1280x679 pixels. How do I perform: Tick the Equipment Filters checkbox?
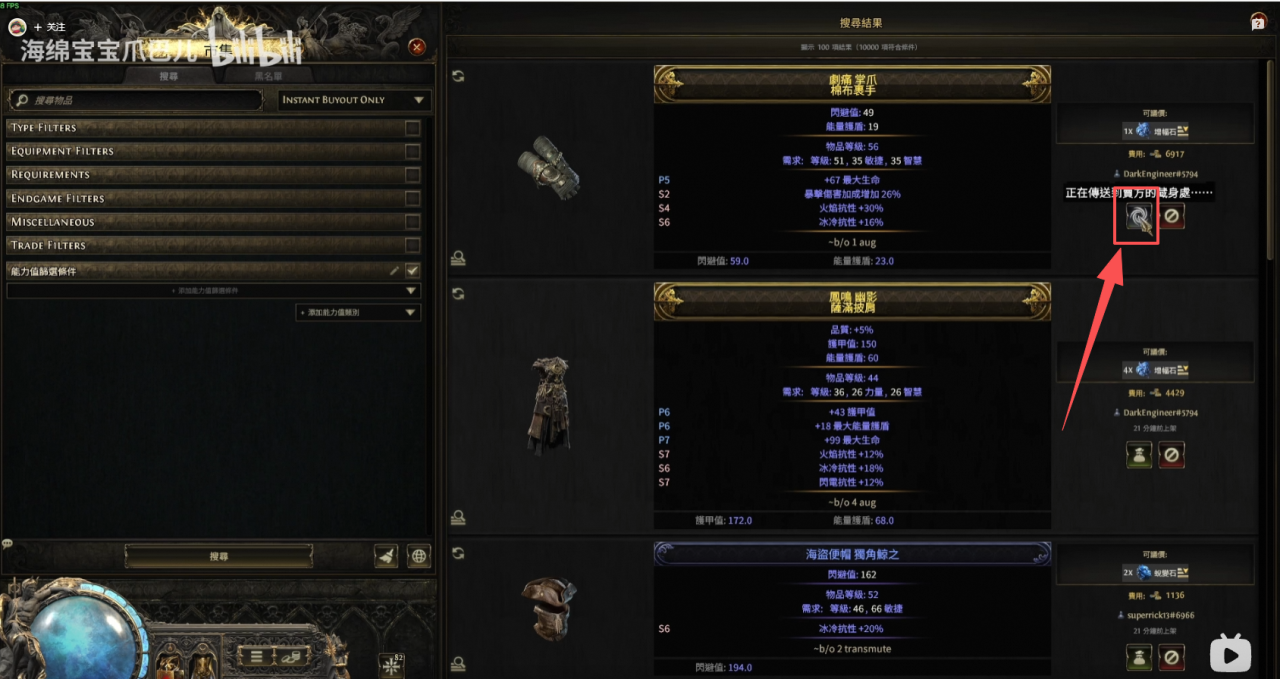click(412, 151)
